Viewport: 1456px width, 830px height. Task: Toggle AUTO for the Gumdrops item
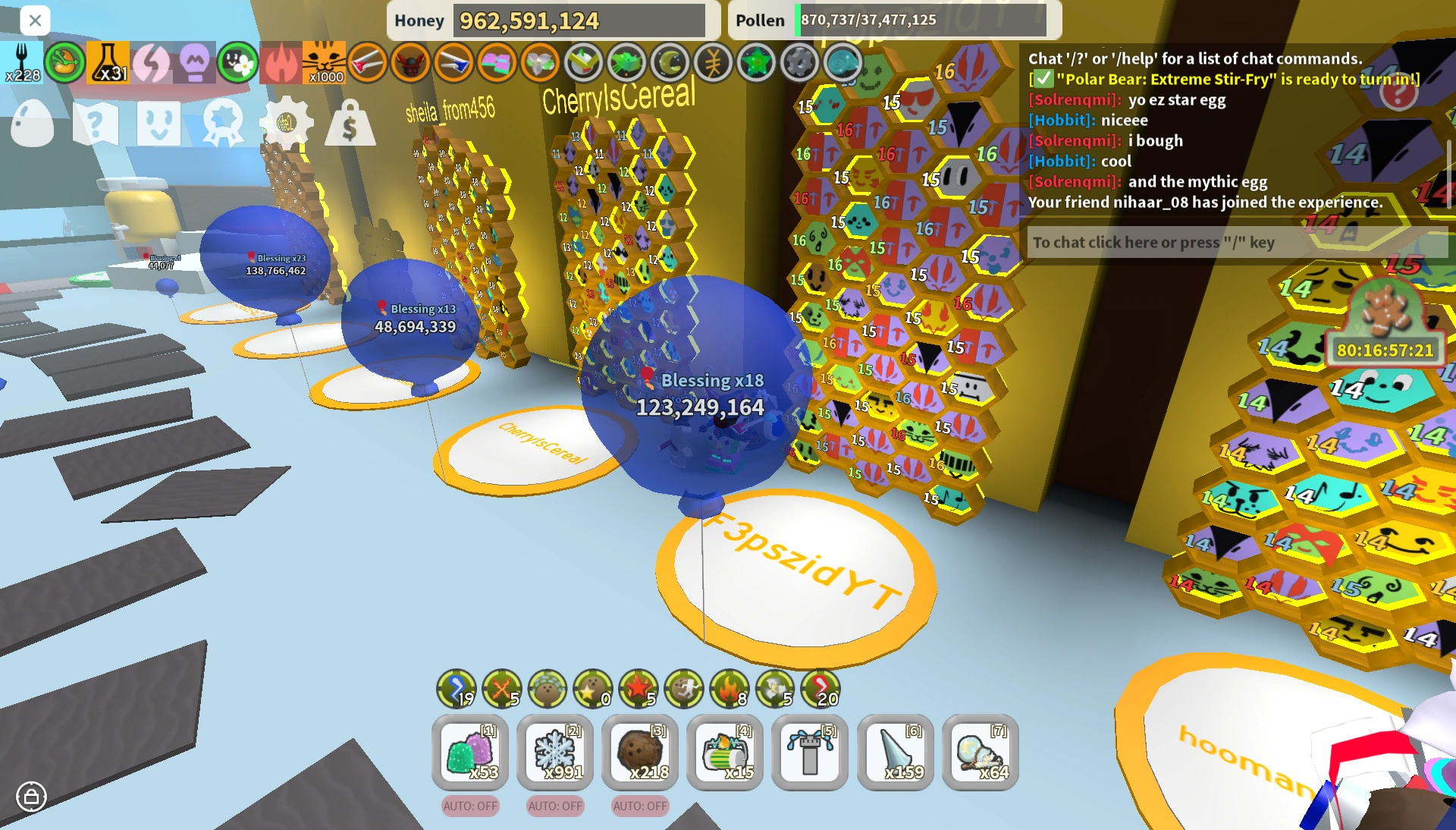tap(469, 806)
